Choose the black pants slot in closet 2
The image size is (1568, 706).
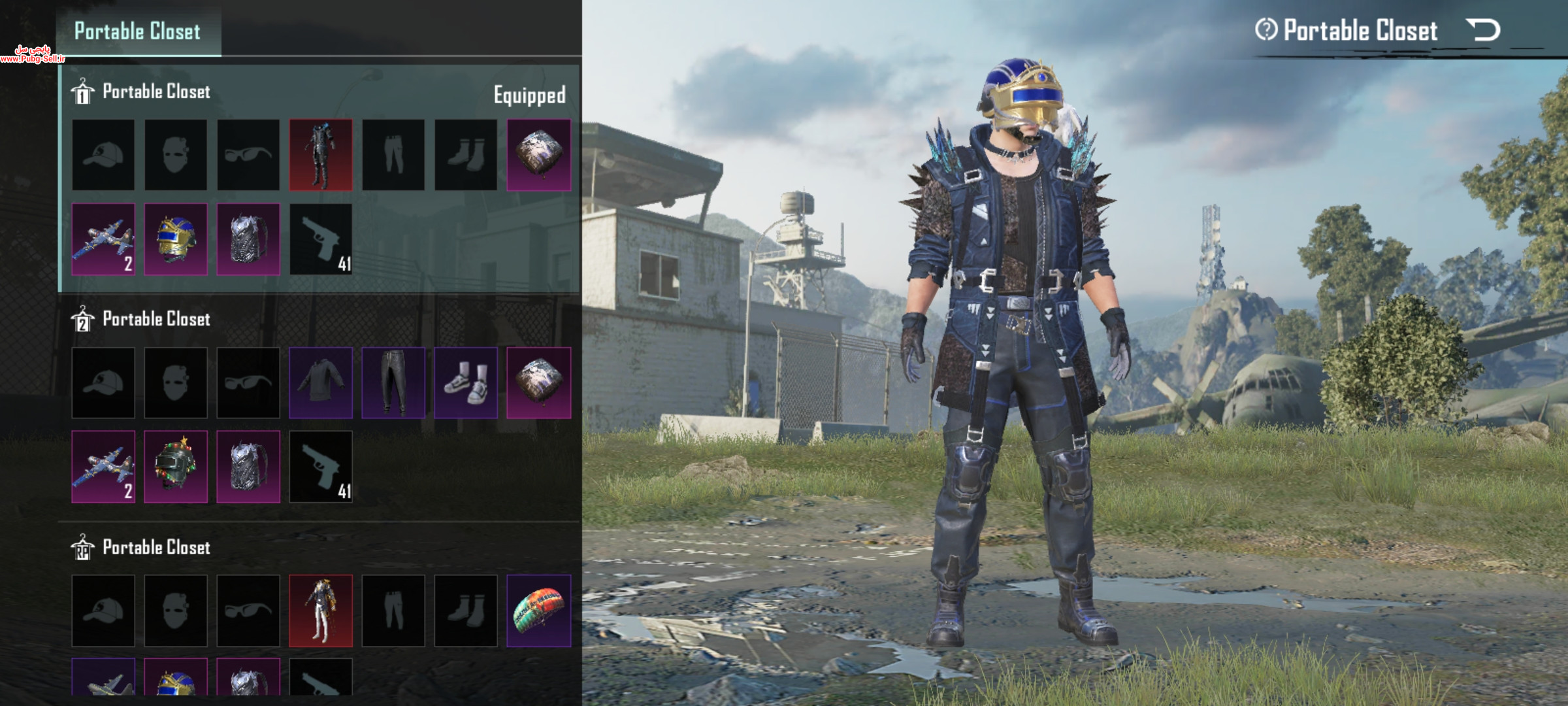coord(393,383)
